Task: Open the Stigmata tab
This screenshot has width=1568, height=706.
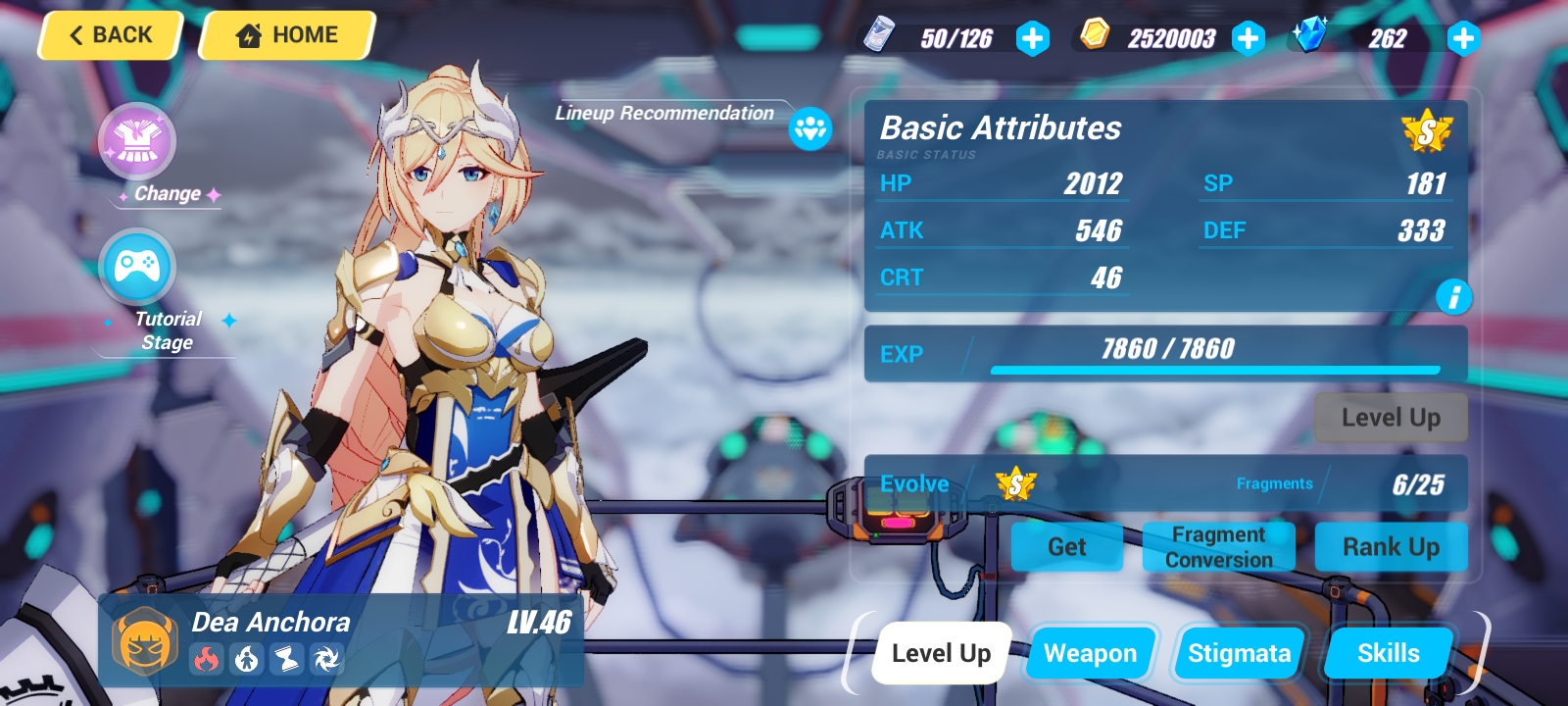Action: coord(1239,652)
